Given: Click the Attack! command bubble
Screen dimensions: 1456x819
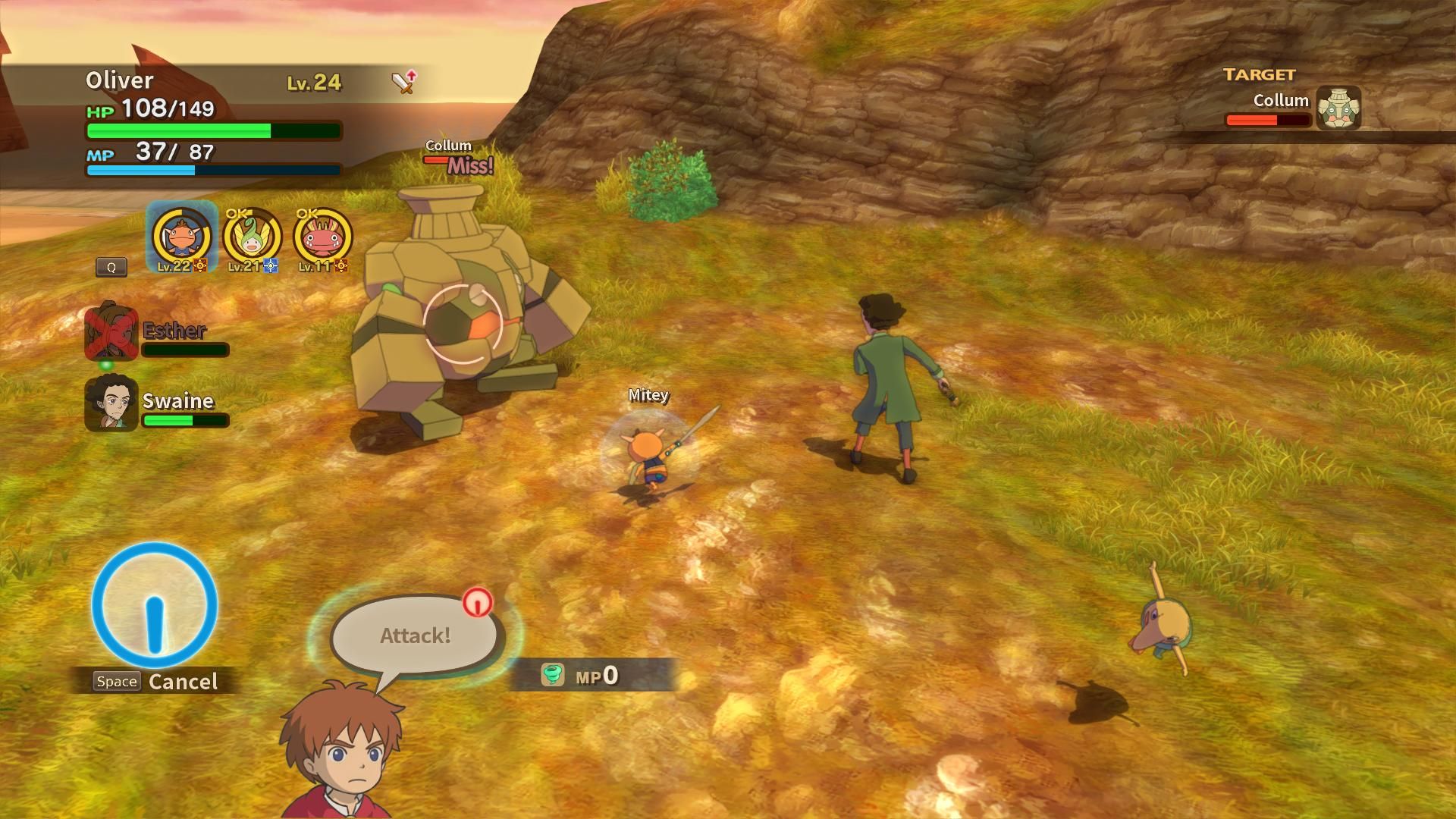Looking at the screenshot, I should tap(415, 635).
